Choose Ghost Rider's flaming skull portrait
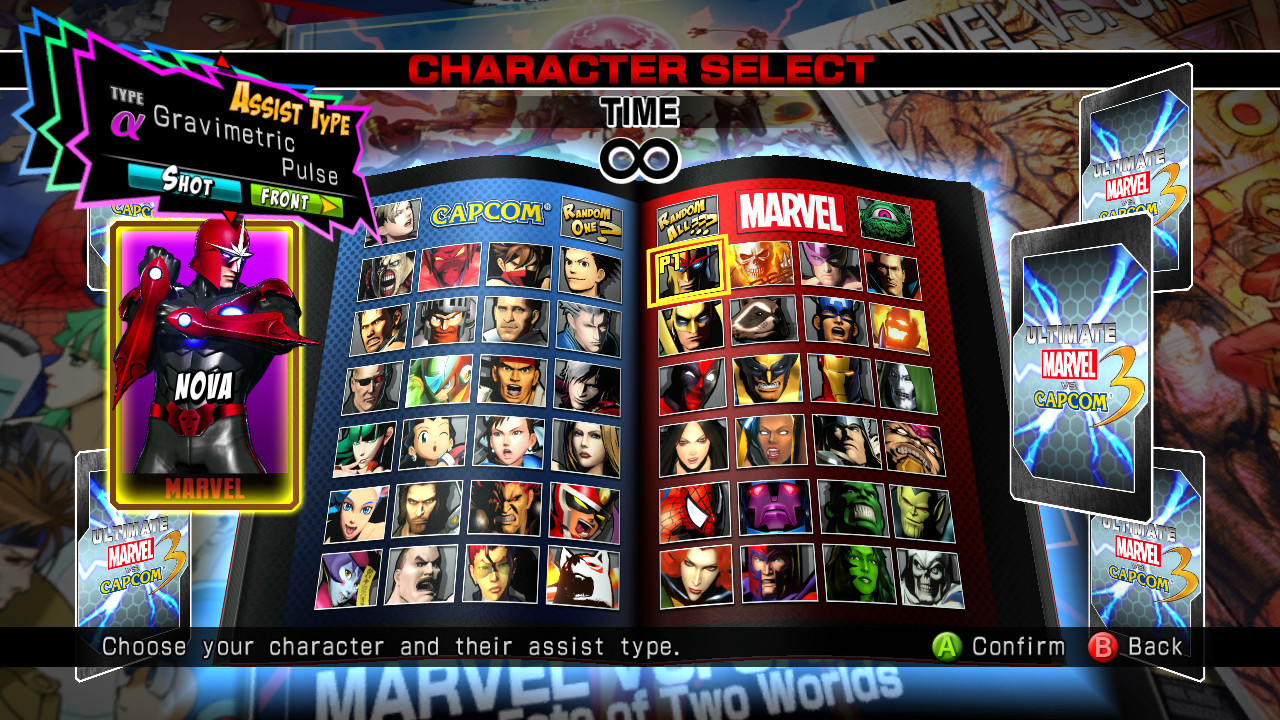The height and width of the screenshot is (720, 1280). tap(760, 265)
